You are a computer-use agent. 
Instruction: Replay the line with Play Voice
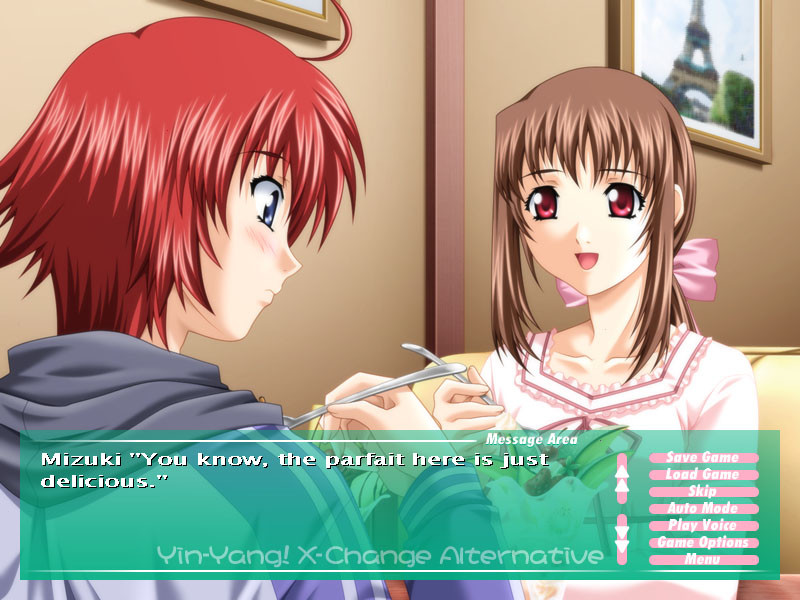coord(703,526)
